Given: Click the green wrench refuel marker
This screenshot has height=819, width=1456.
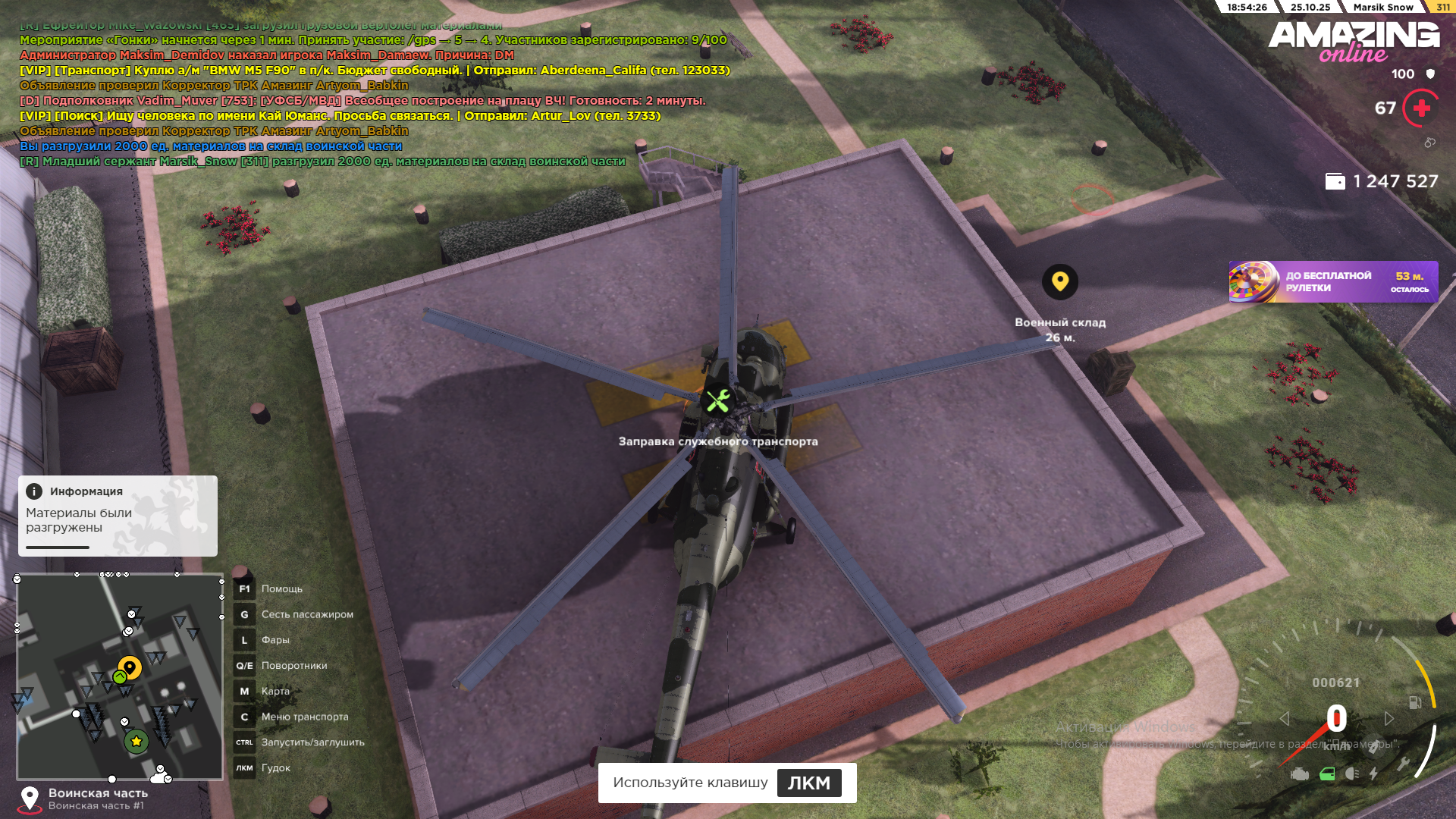Looking at the screenshot, I should point(718,400).
